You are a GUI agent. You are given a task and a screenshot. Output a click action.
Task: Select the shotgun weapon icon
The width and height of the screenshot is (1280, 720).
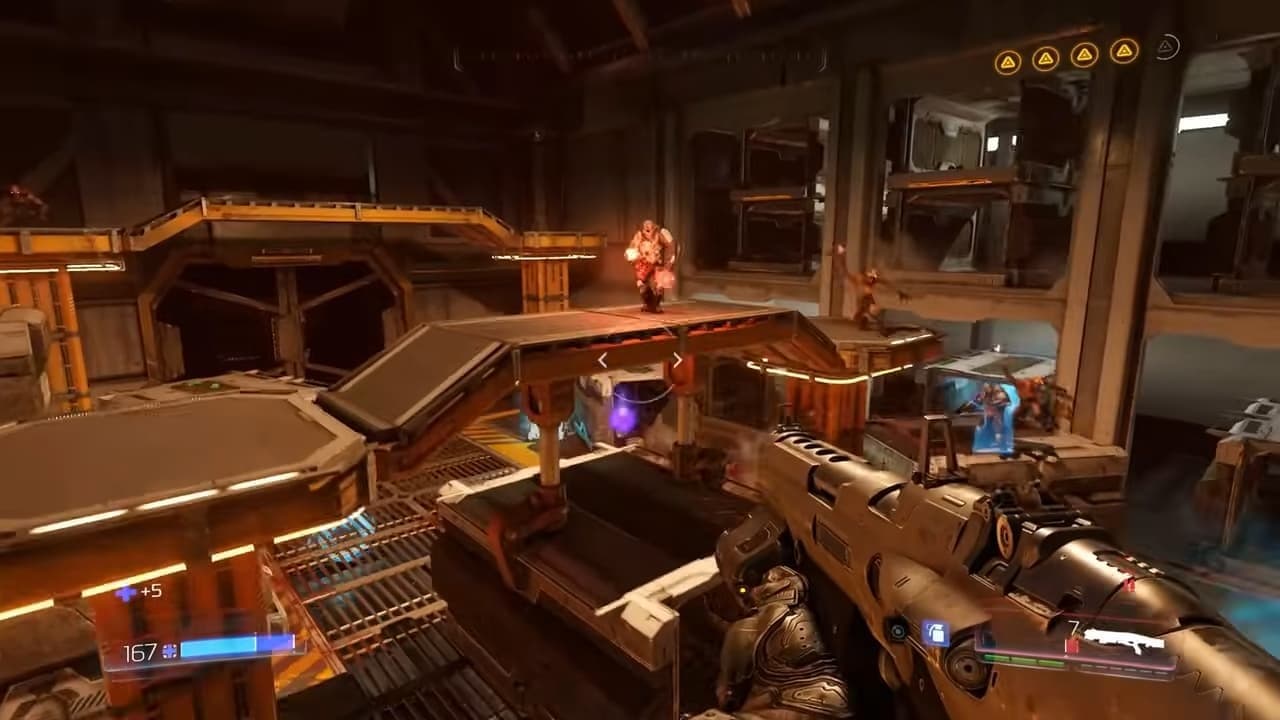click(1124, 638)
